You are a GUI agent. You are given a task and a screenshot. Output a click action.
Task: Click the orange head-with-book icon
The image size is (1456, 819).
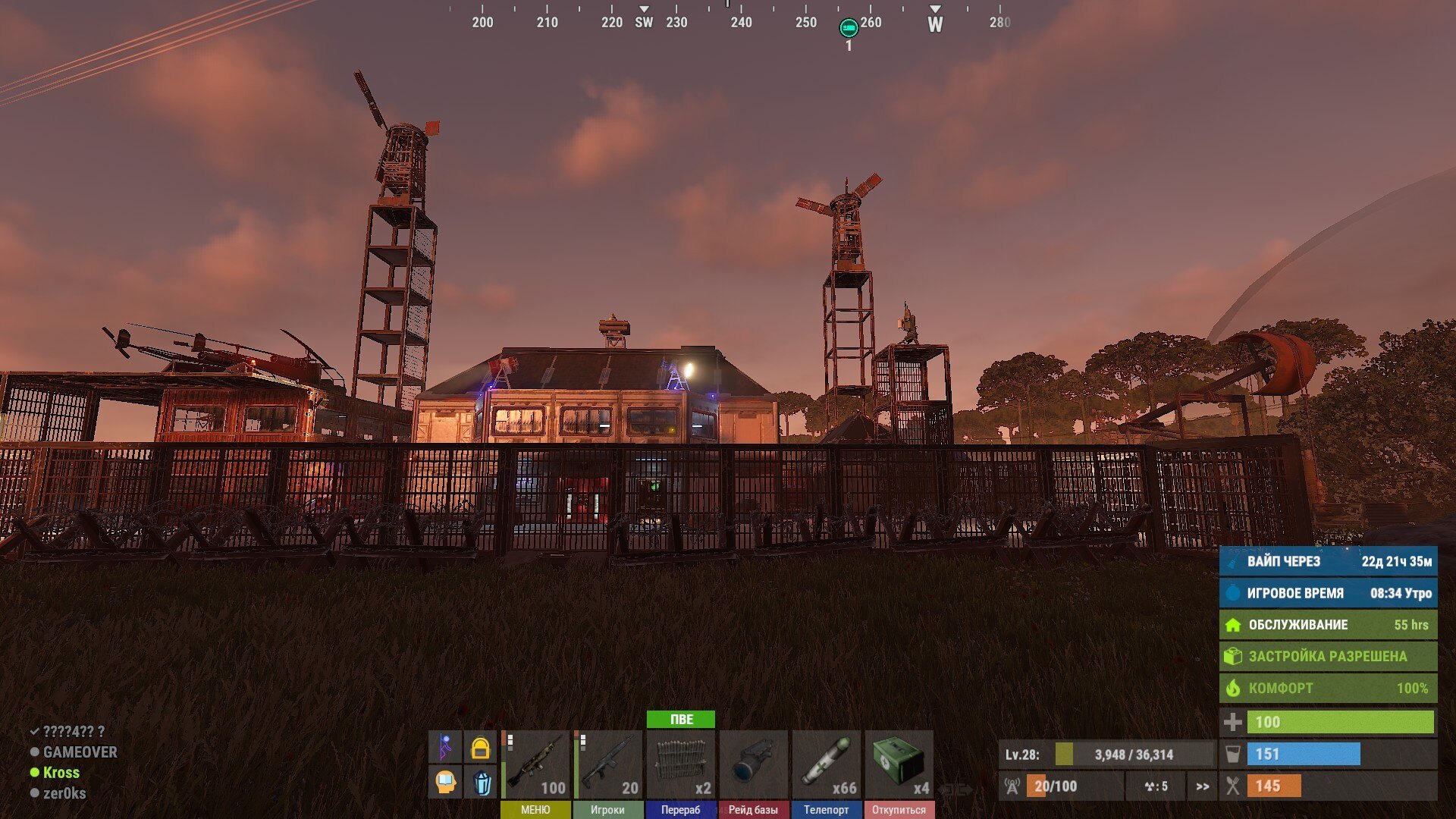(446, 782)
